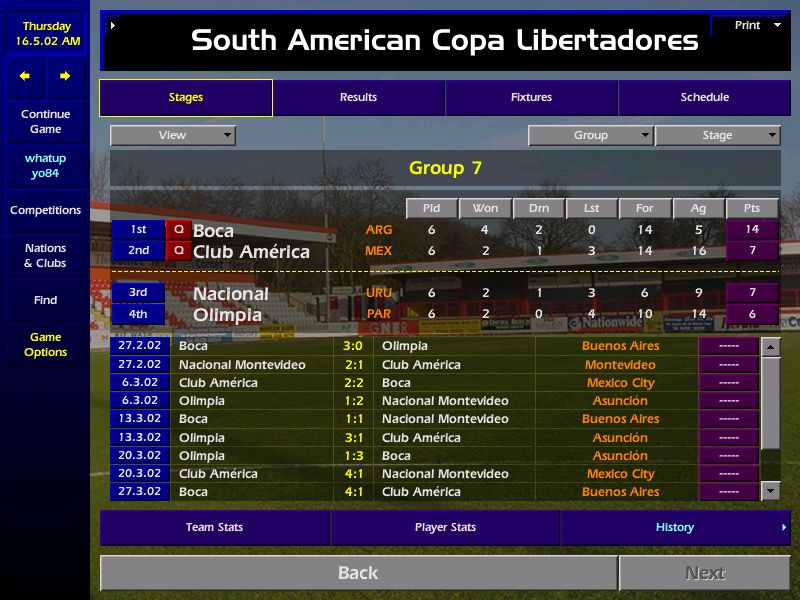Open Game Options

click(x=45, y=345)
